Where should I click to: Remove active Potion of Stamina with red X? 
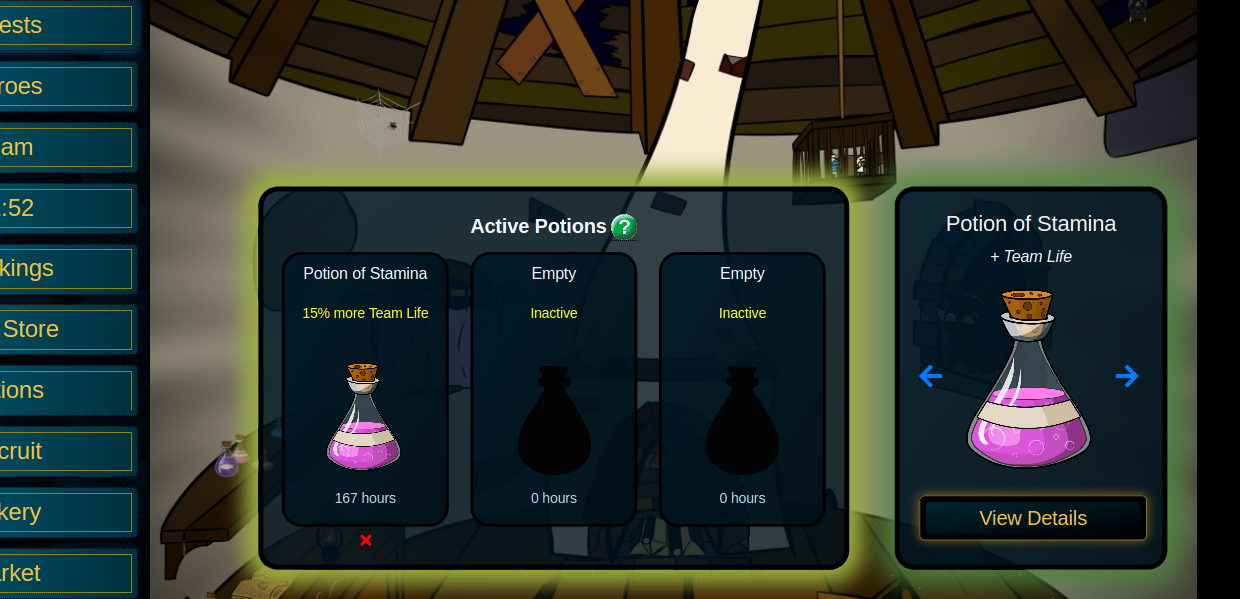coord(366,541)
